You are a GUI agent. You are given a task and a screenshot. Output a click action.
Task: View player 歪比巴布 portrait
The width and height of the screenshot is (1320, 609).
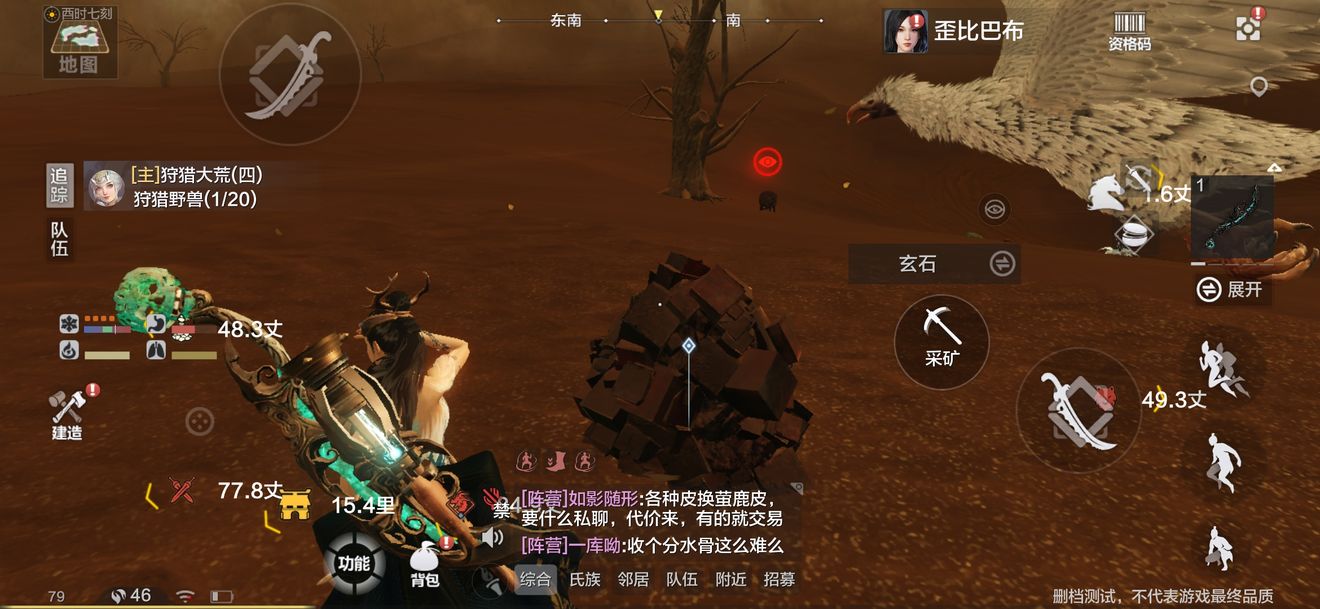(905, 31)
